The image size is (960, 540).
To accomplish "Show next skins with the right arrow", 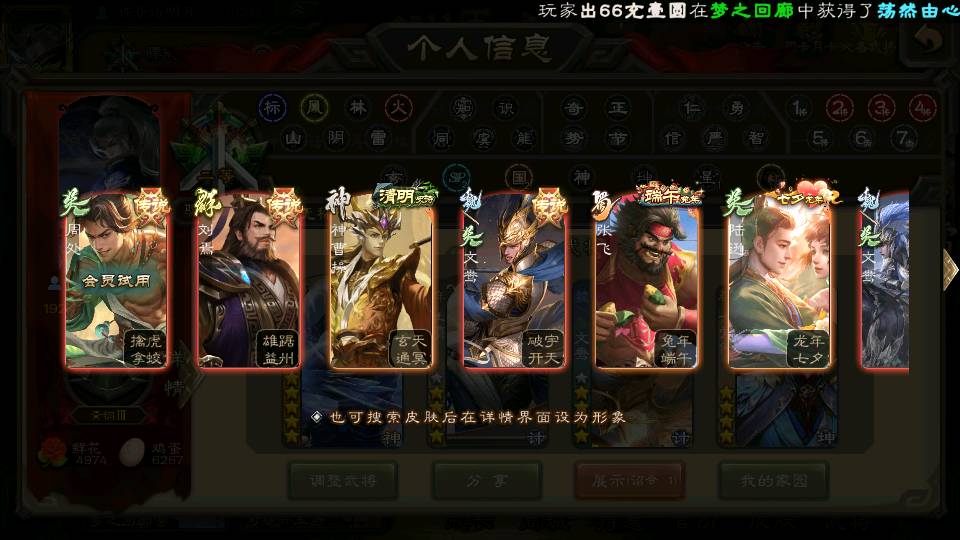I will click(948, 270).
